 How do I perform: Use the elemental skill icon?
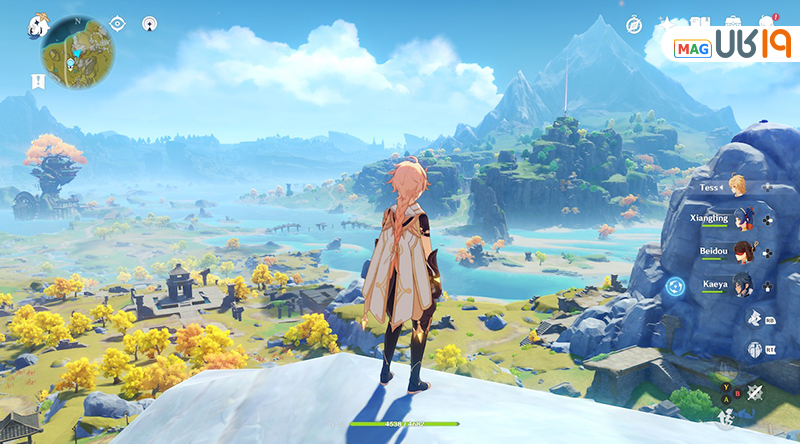click(756, 317)
